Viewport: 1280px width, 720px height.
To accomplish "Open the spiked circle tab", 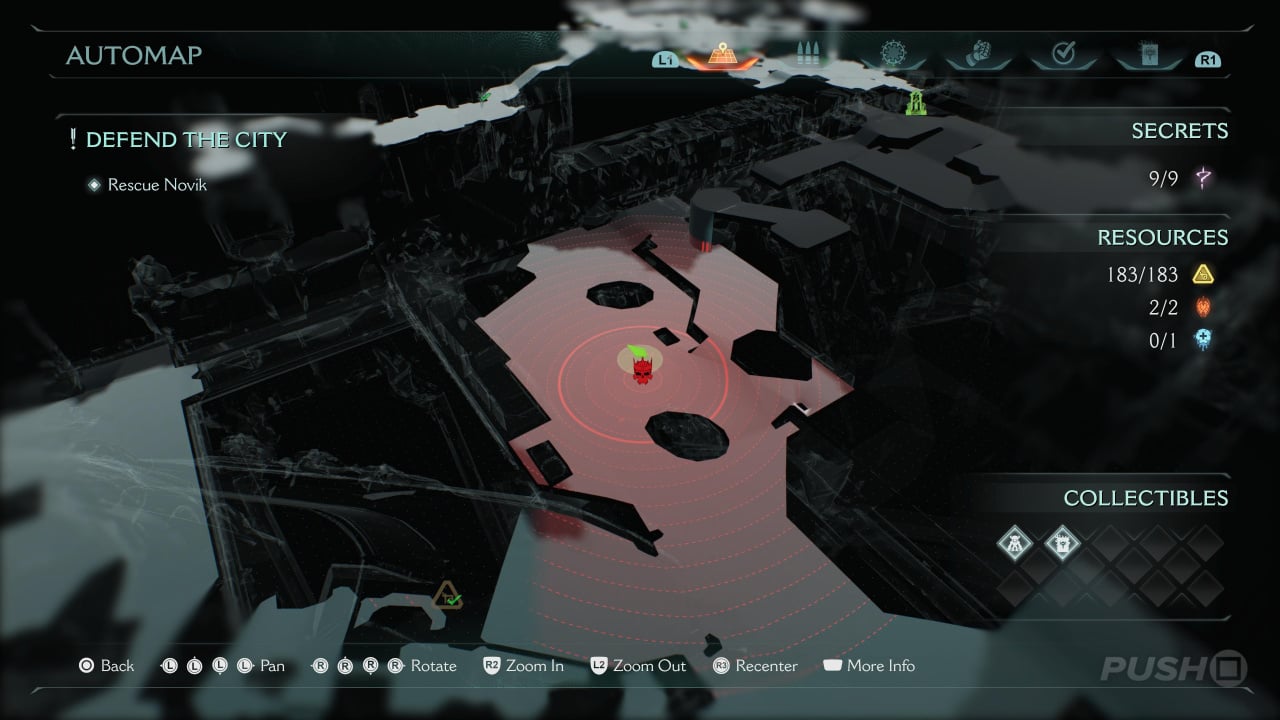I will click(x=892, y=55).
